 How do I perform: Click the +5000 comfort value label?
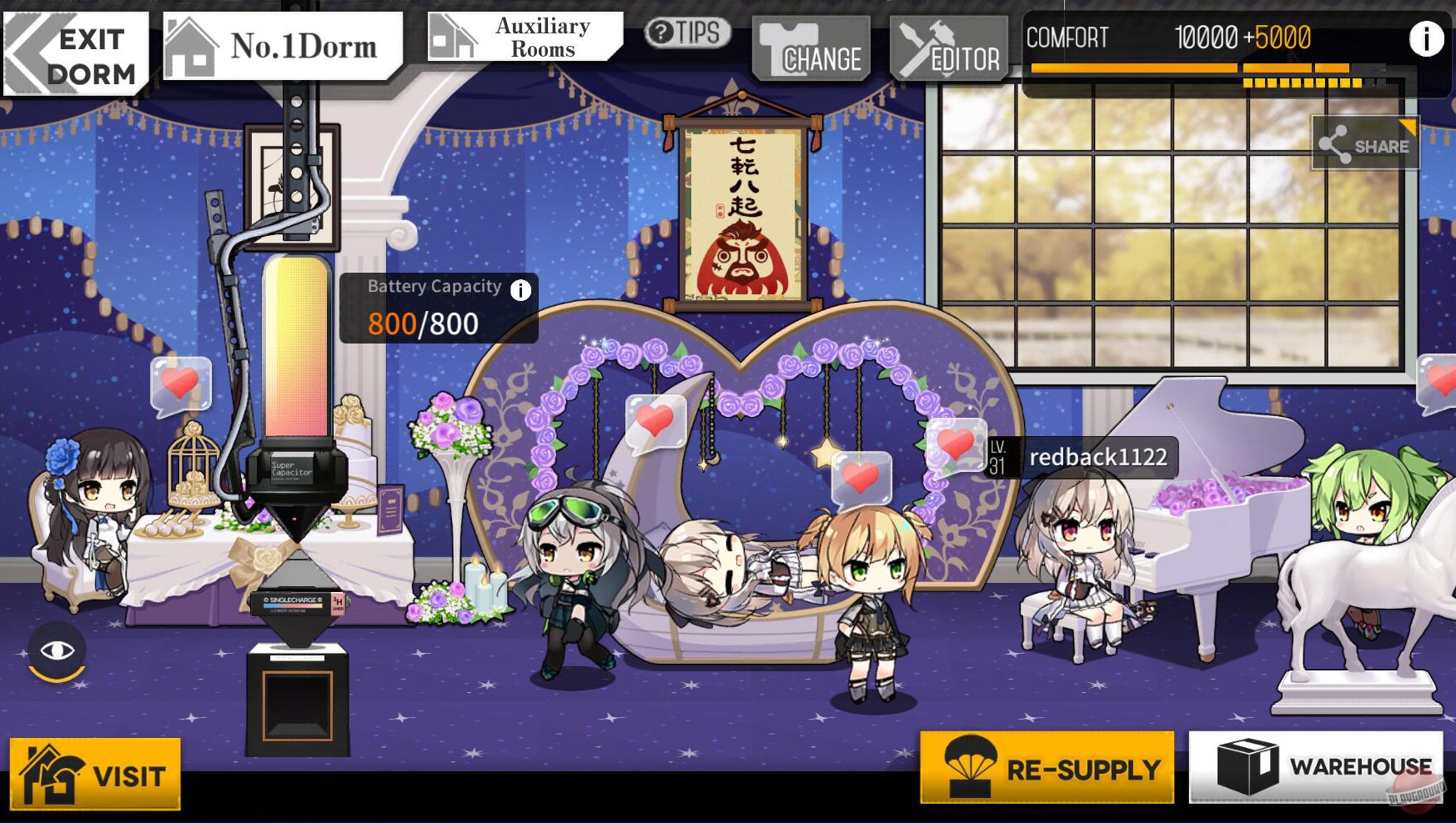pyautogui.click(x=1280, y=38)
